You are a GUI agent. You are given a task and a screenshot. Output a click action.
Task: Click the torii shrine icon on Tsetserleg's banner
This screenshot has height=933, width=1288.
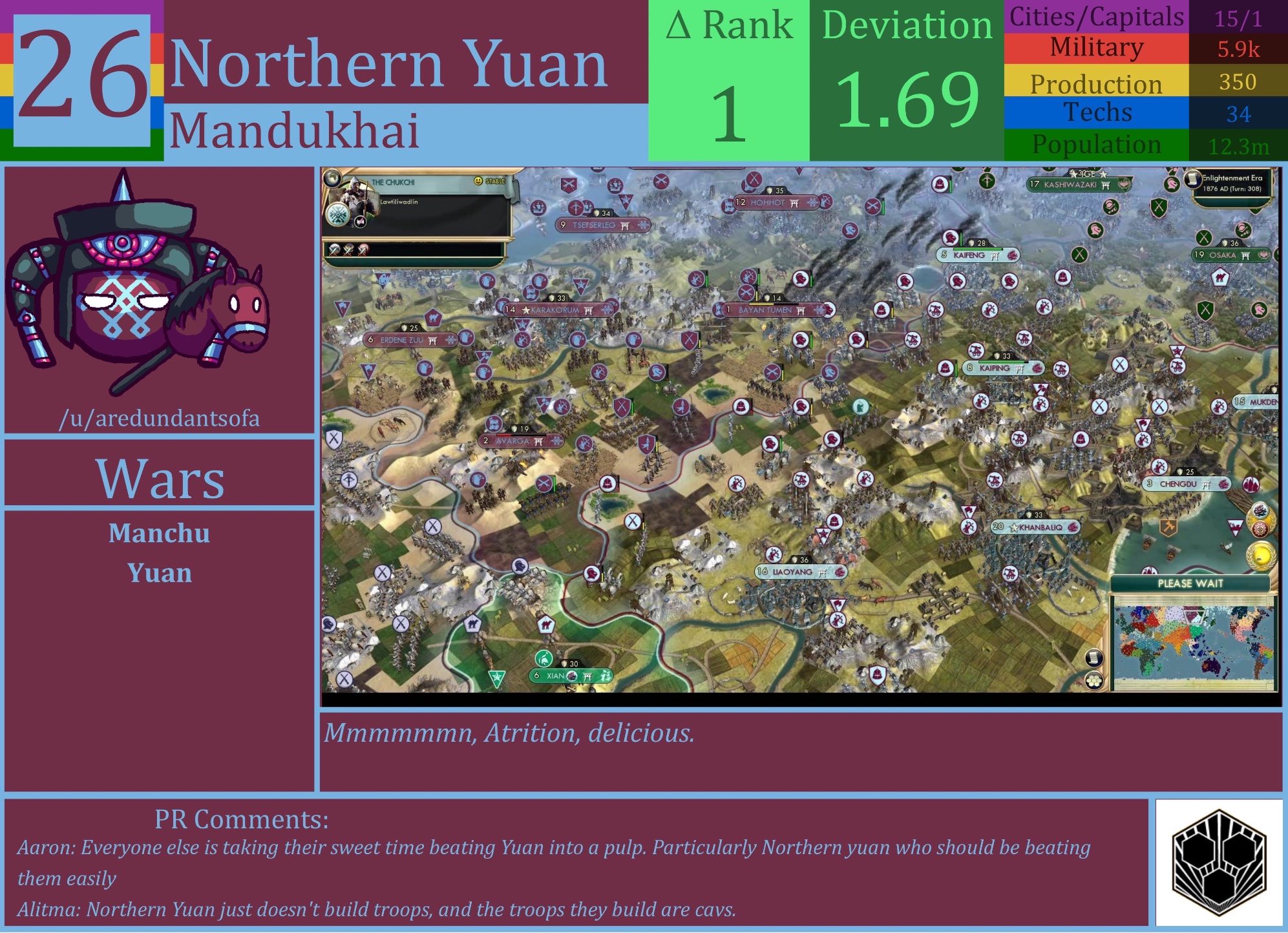click(x=624, y=225)
